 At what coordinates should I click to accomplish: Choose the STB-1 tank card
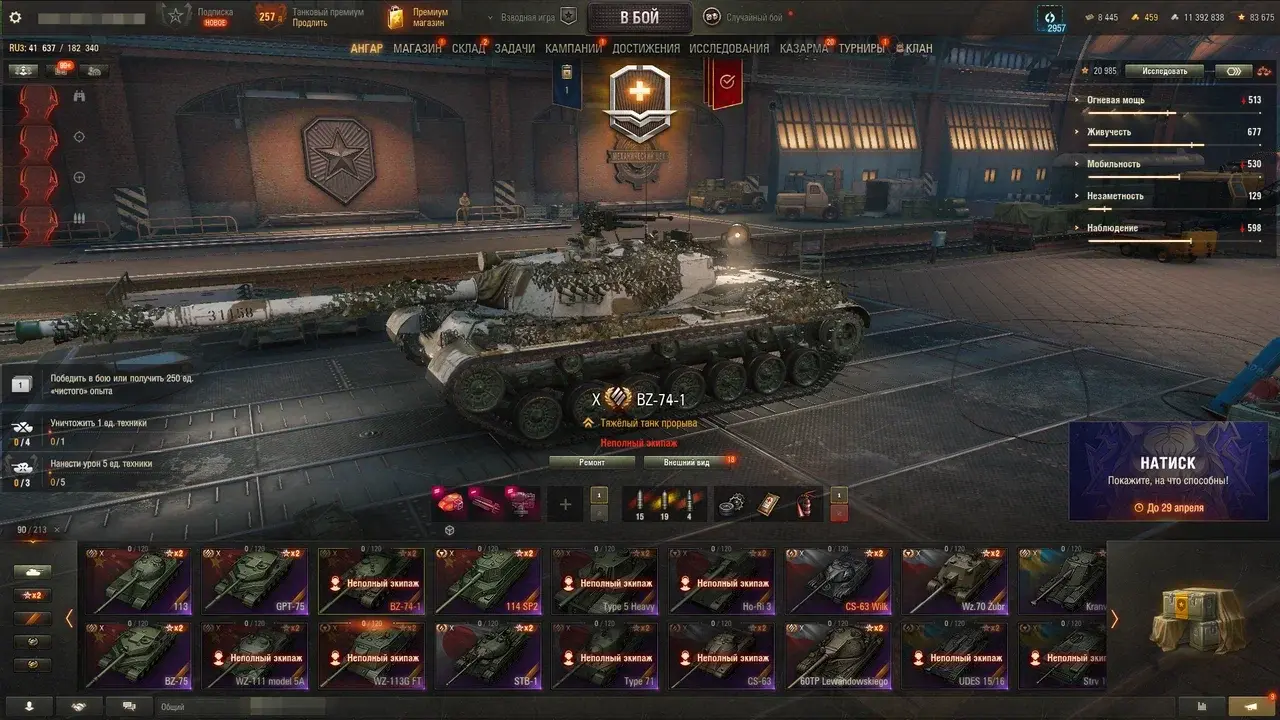(488, 657)
